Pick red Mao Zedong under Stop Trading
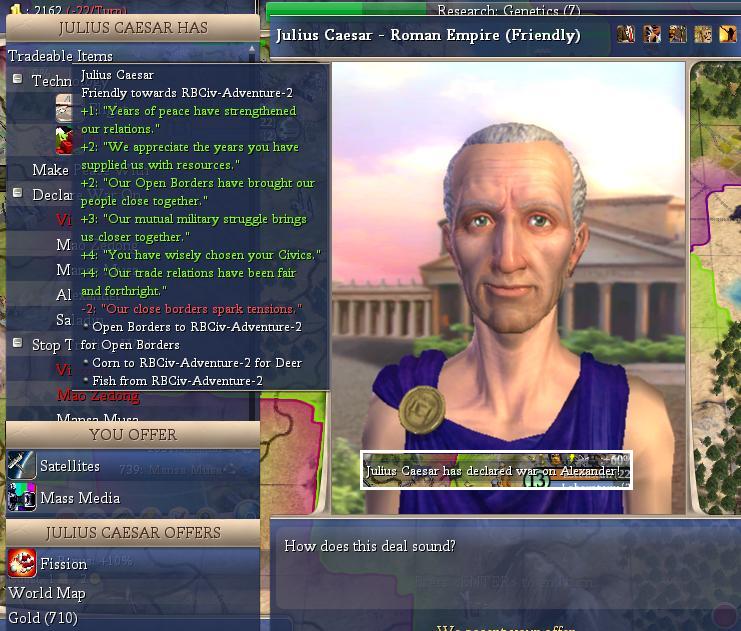Screen dimensions: 741x631 pyautogui.click(x=98, y=396)
